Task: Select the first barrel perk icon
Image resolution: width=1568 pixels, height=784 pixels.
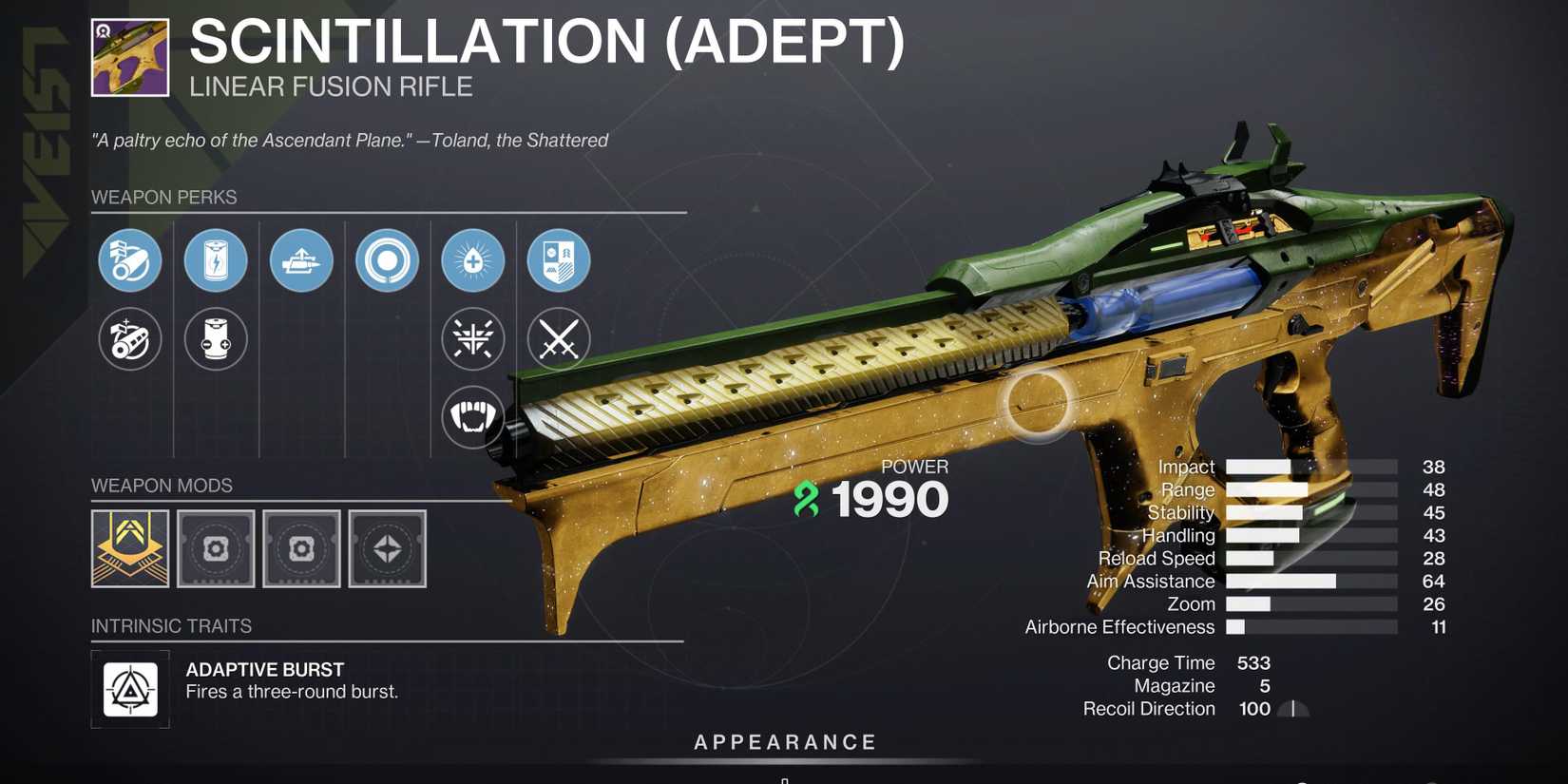Action: pyautogui.click(x=130, y=260)
